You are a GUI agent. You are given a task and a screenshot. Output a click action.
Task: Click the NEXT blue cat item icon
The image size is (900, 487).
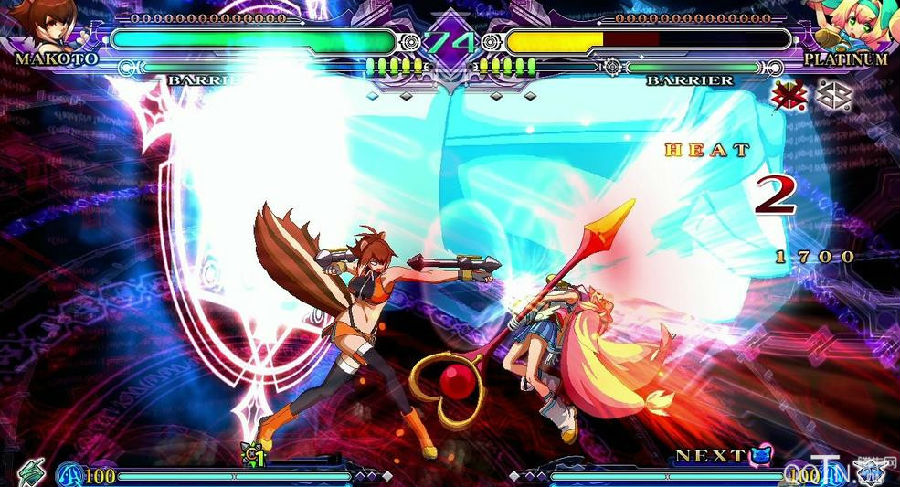pos(763,456)
